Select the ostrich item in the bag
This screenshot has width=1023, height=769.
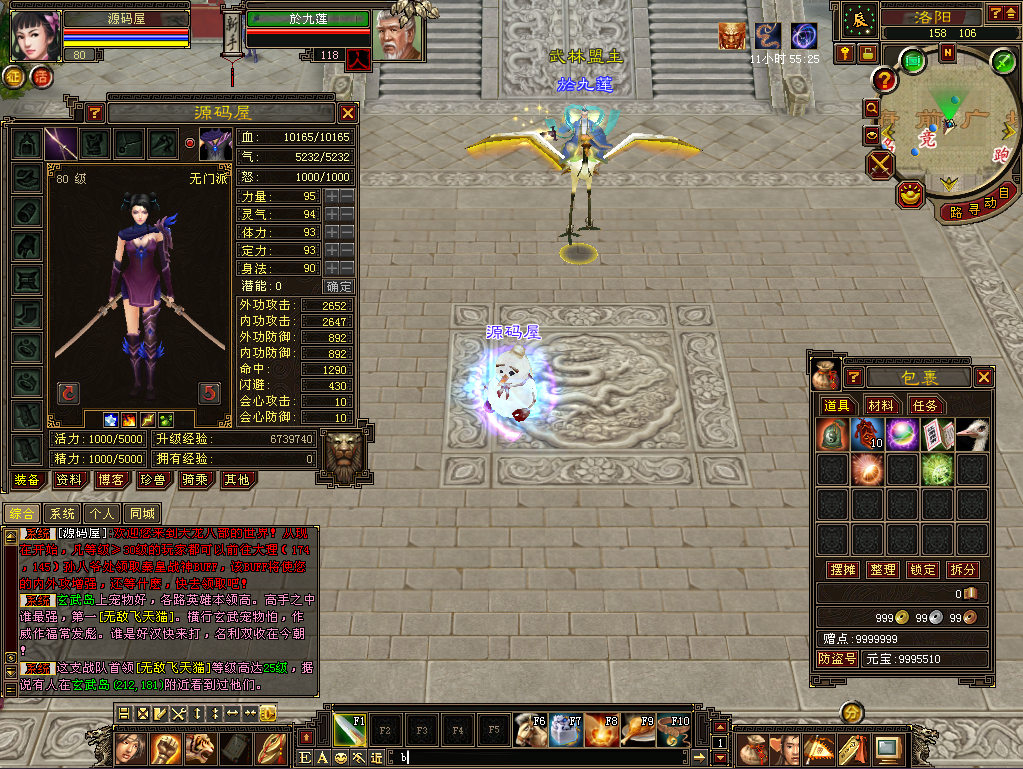972,434
